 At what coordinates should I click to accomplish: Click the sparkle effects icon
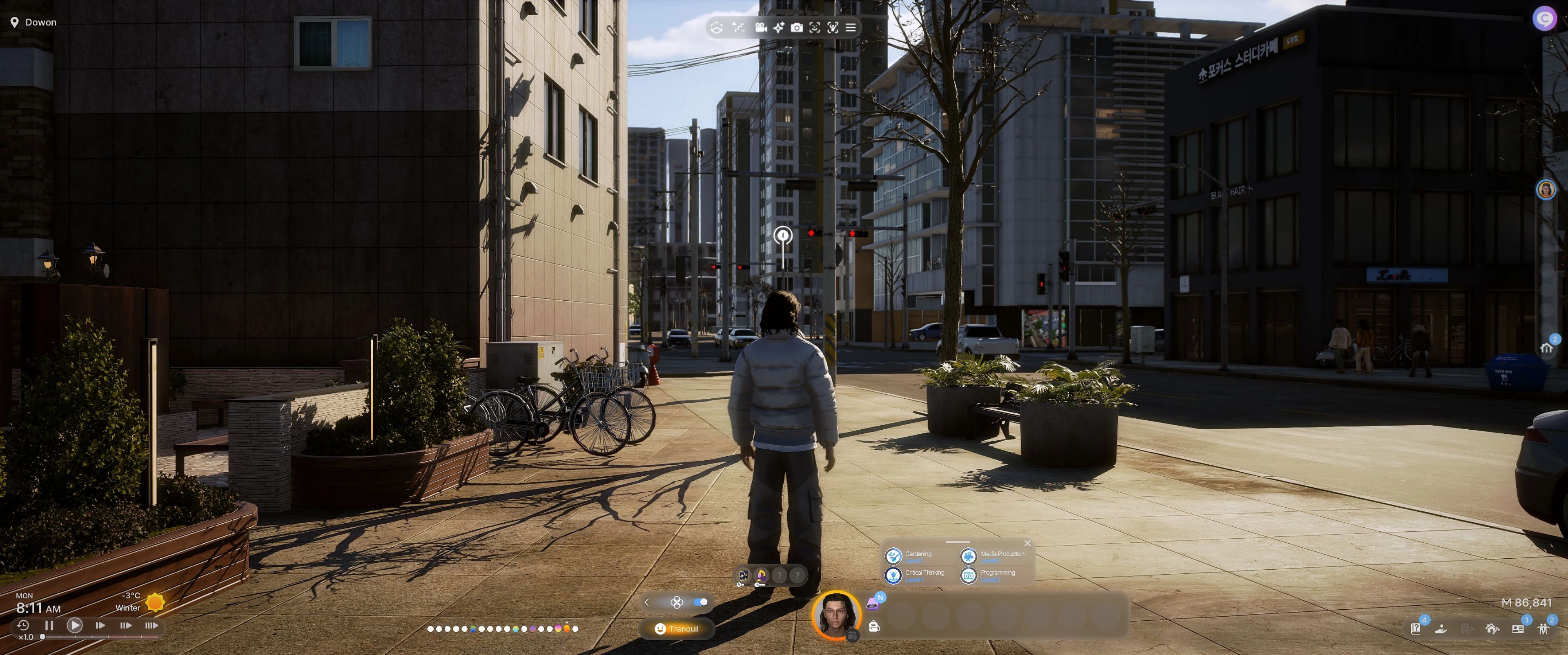(x=779, y=27)
